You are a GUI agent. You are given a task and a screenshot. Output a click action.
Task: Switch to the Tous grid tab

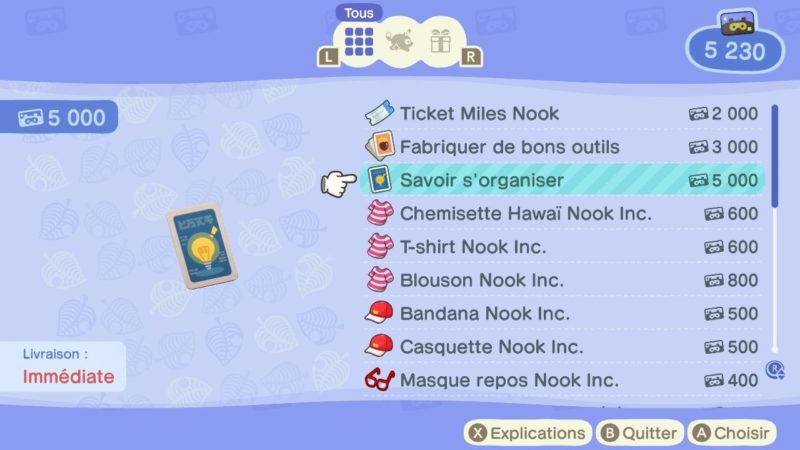click(359, 41)
